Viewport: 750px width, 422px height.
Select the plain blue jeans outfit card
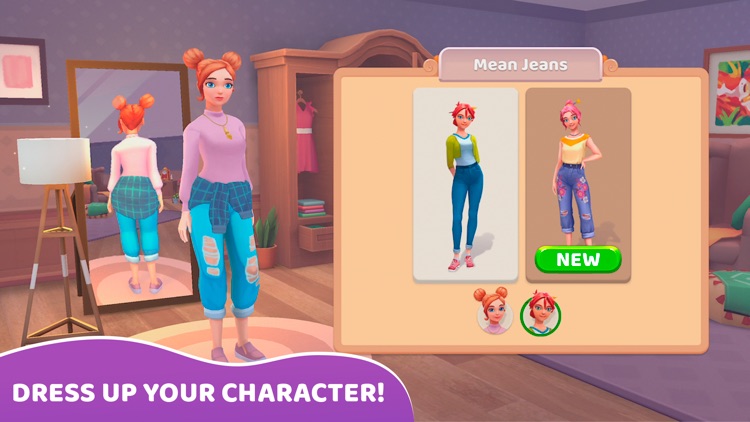(465, 185)
